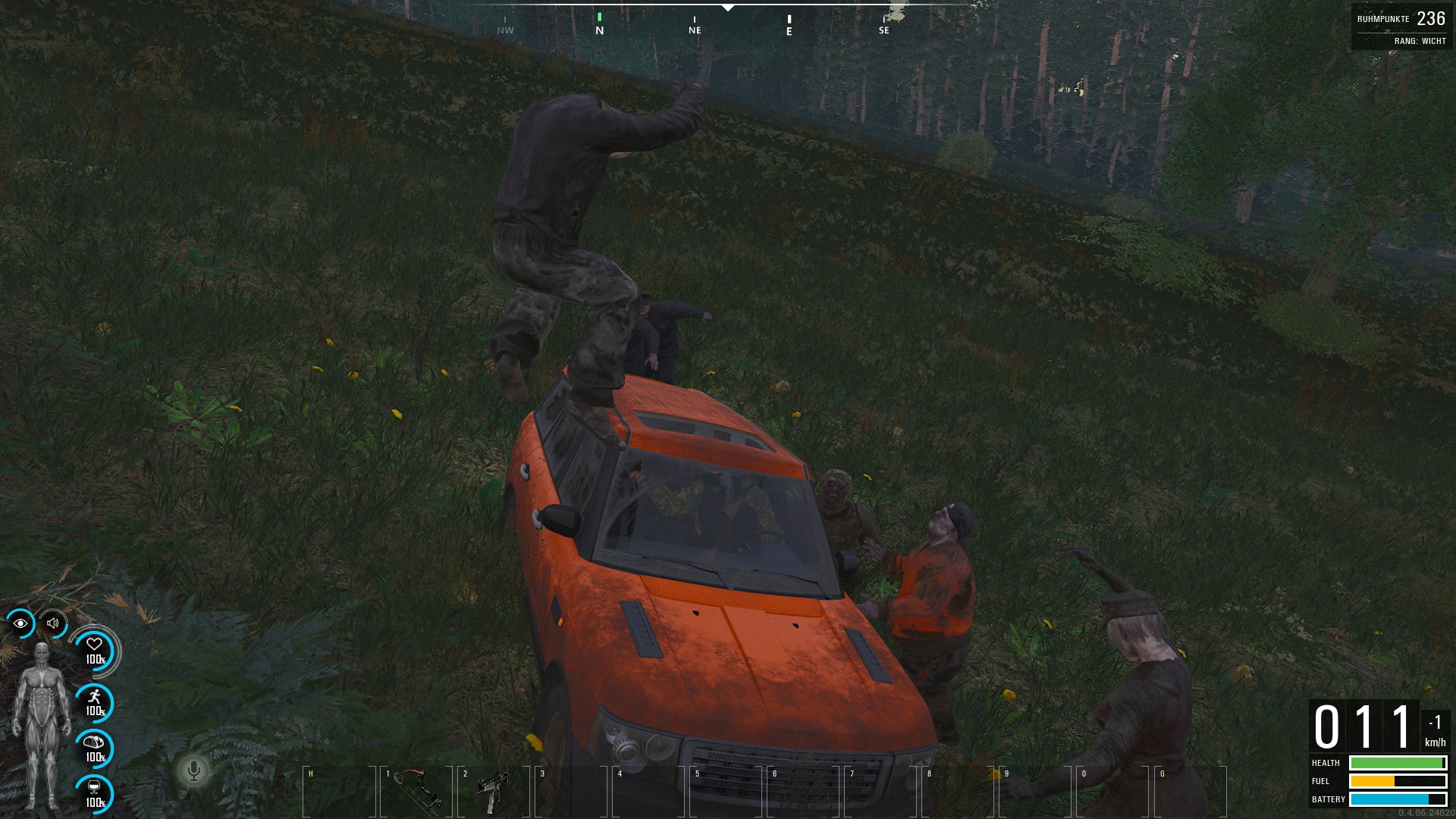Select the bread food gauge
Screen dimensions: 1456x819
(95, 748)
